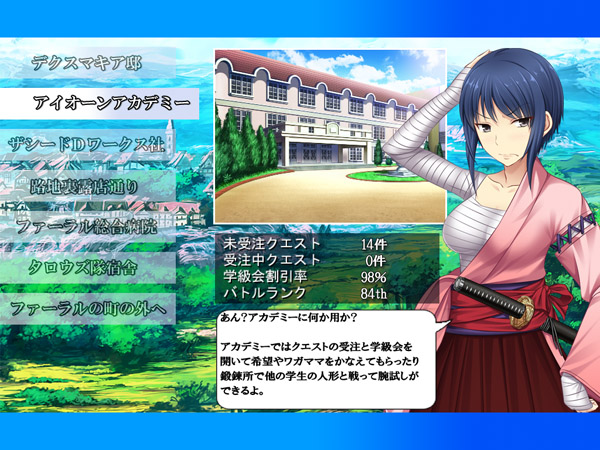Click the academy building preview image
600x450 pixels.
point(329,135)
